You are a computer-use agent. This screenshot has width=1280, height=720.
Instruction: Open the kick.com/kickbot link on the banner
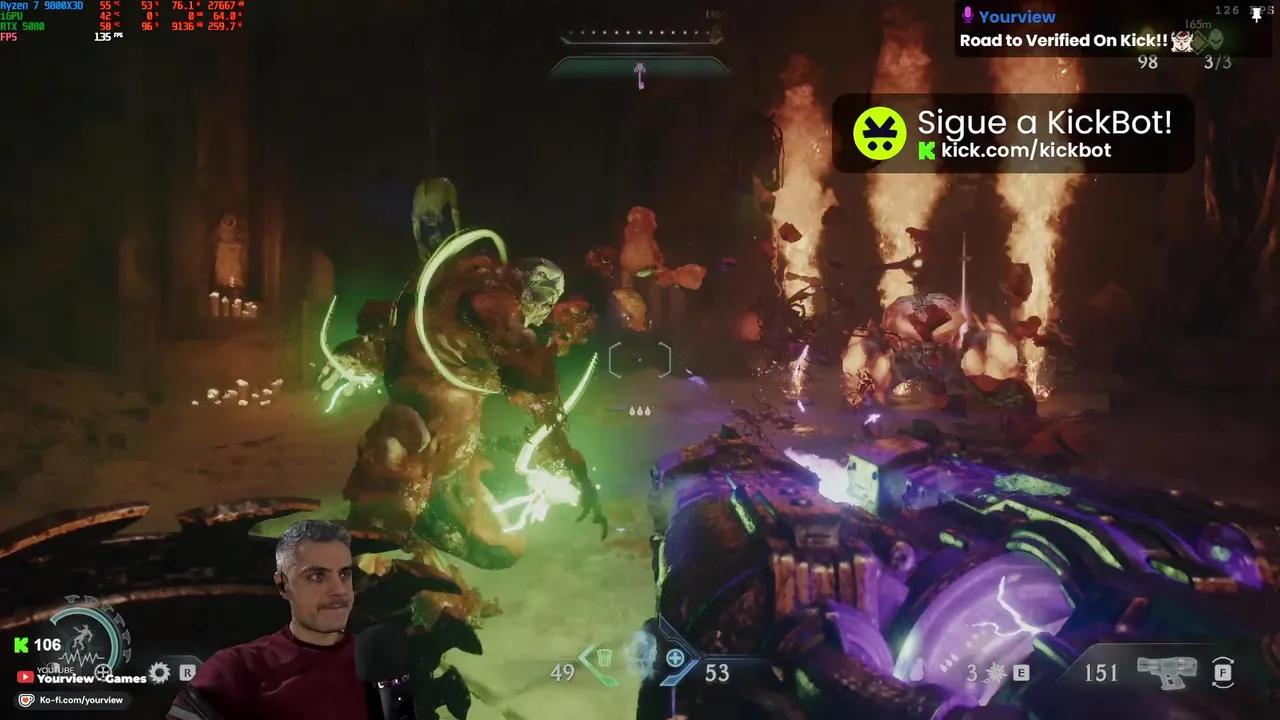pyautogui.click(x=1022, y=150)
